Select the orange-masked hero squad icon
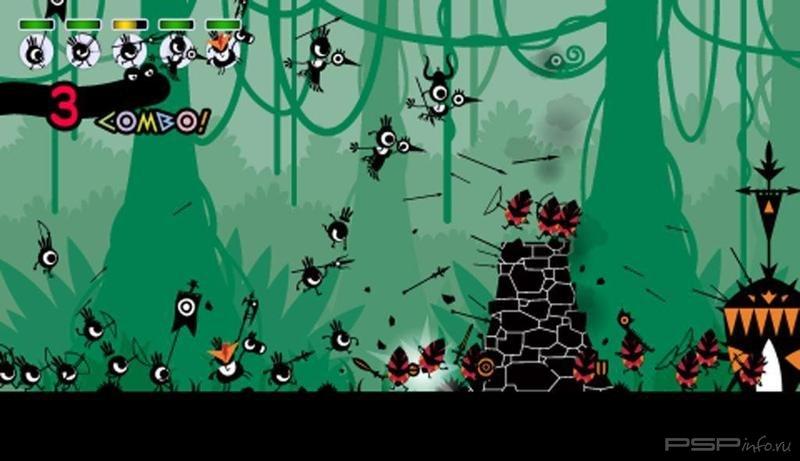 tap(222, 50)
